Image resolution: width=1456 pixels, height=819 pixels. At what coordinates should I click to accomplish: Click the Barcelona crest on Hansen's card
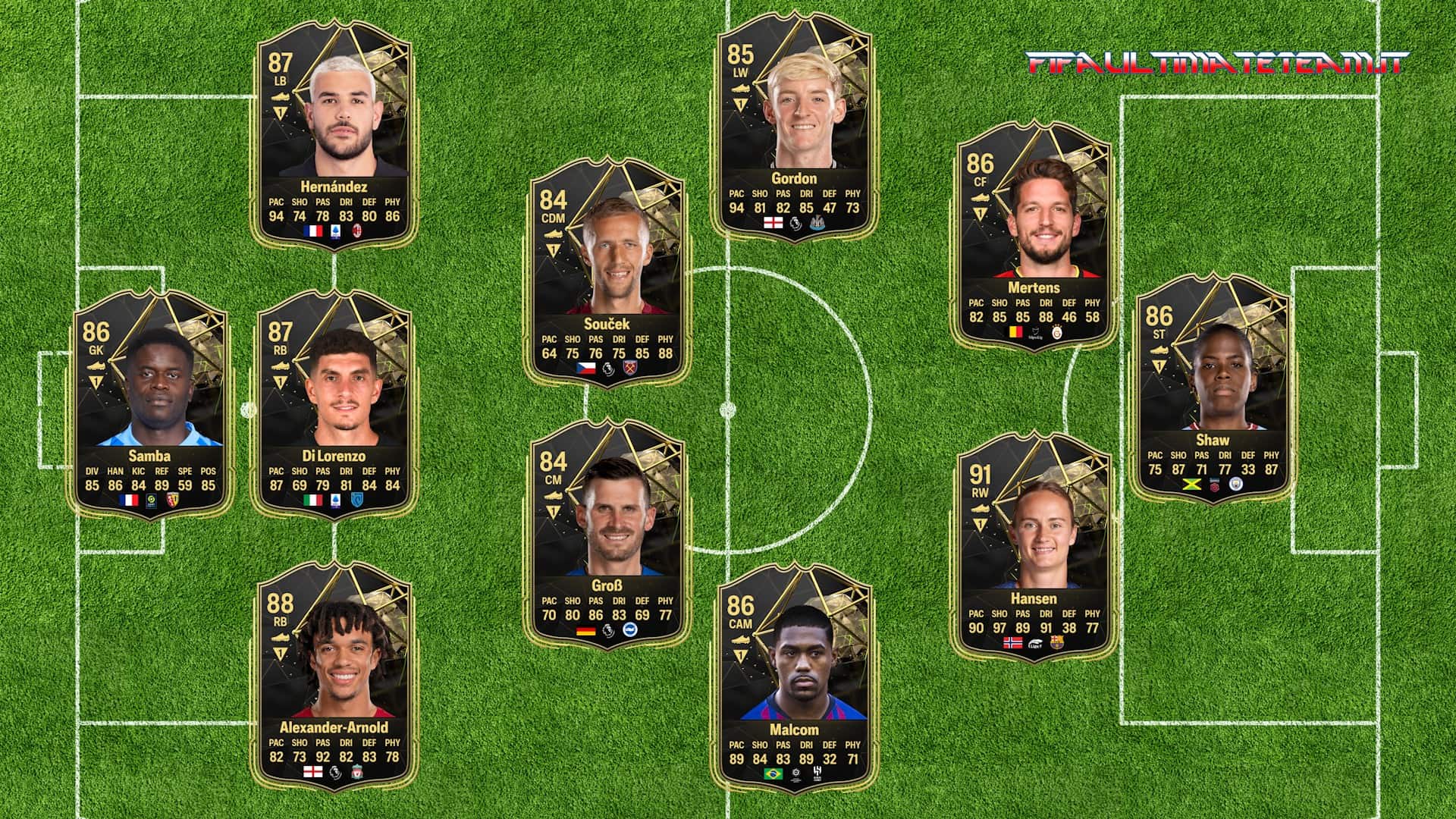[1057, 642]
